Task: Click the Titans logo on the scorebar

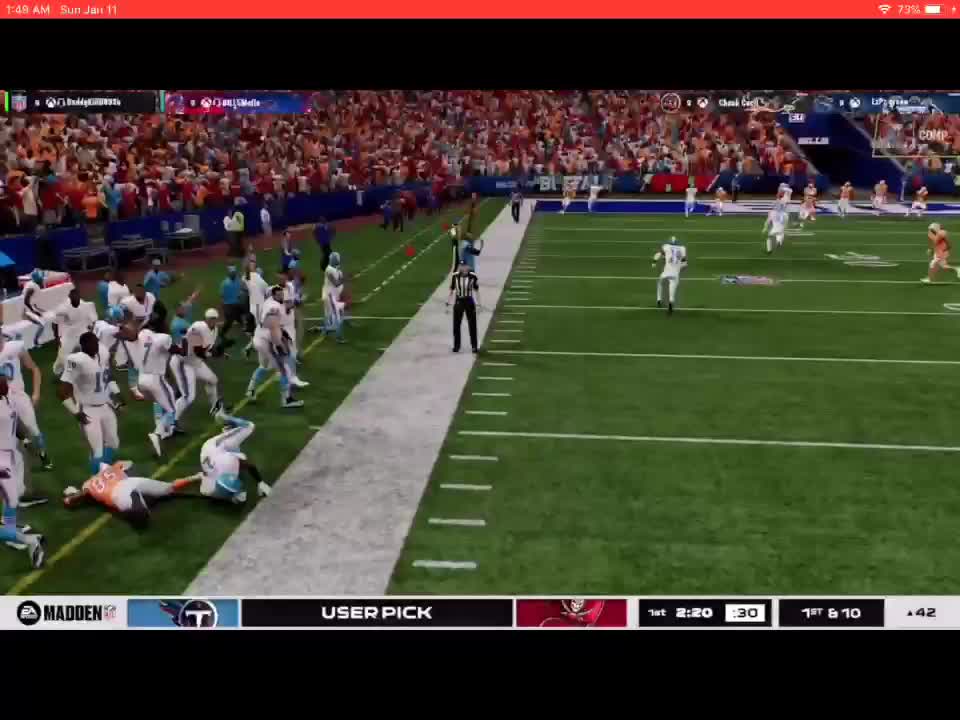Action: (x=184, y=613)
